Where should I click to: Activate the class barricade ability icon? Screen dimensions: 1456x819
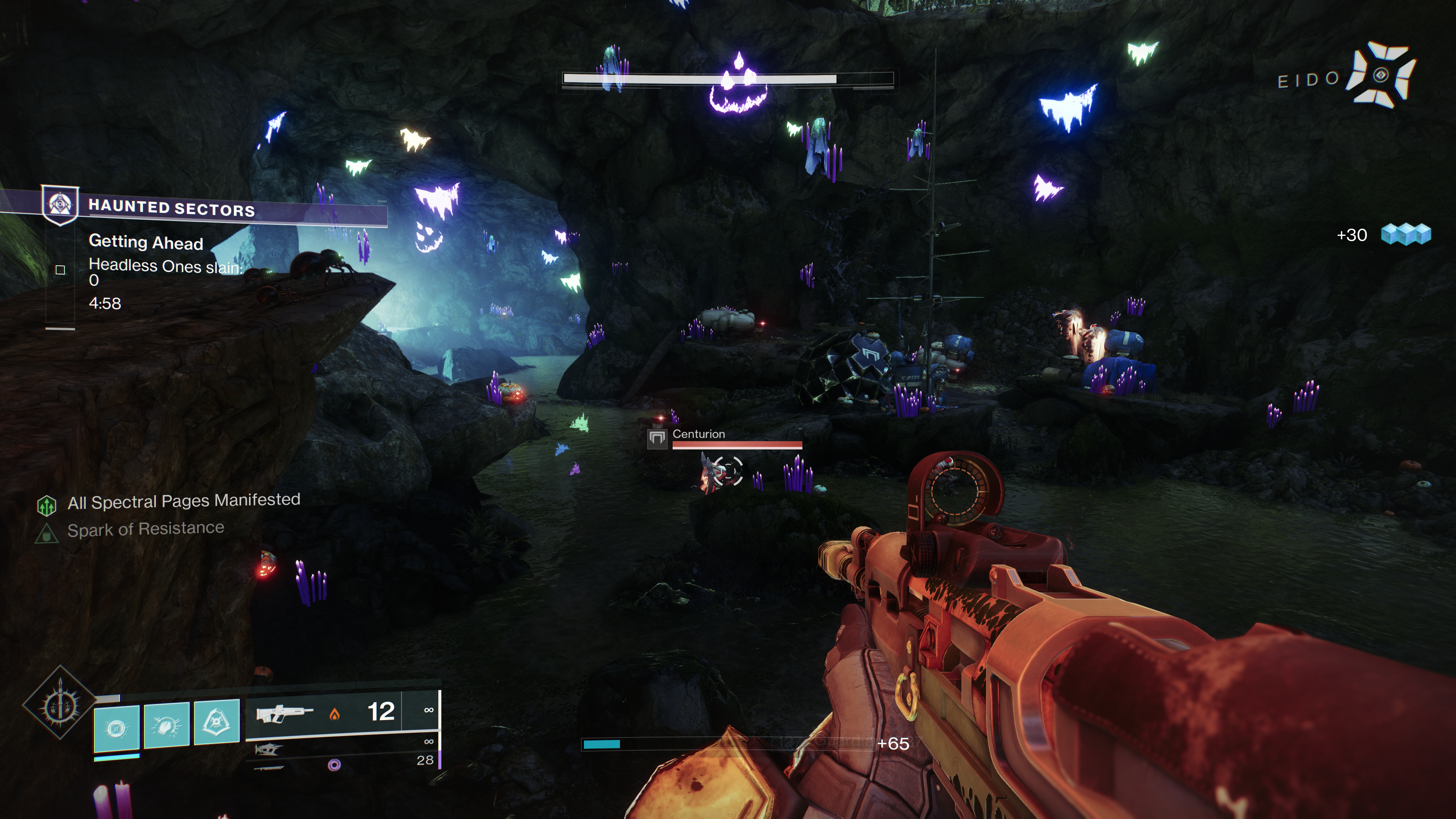[217, 721]
